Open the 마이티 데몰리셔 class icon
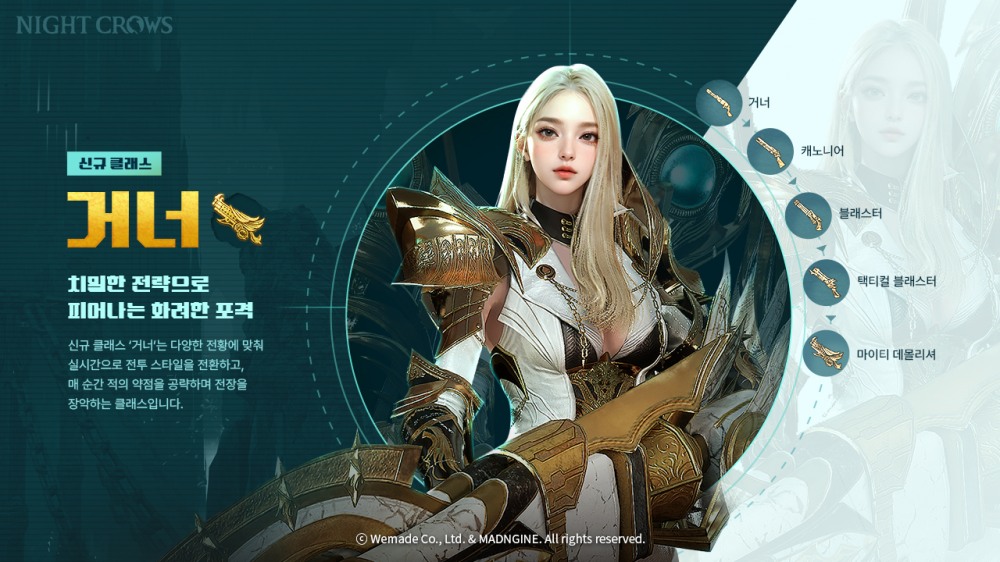The width and height of the screenshot is (1000, 562). [826, 353]
